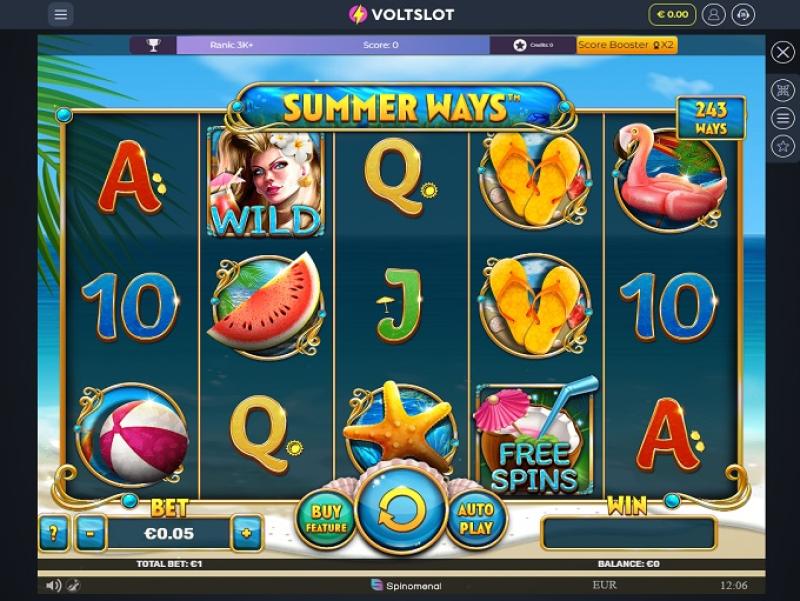Increase the bet with the plus button
This screenshot has width=800, height=601.
pyautogui.click(x=246, y=533)
